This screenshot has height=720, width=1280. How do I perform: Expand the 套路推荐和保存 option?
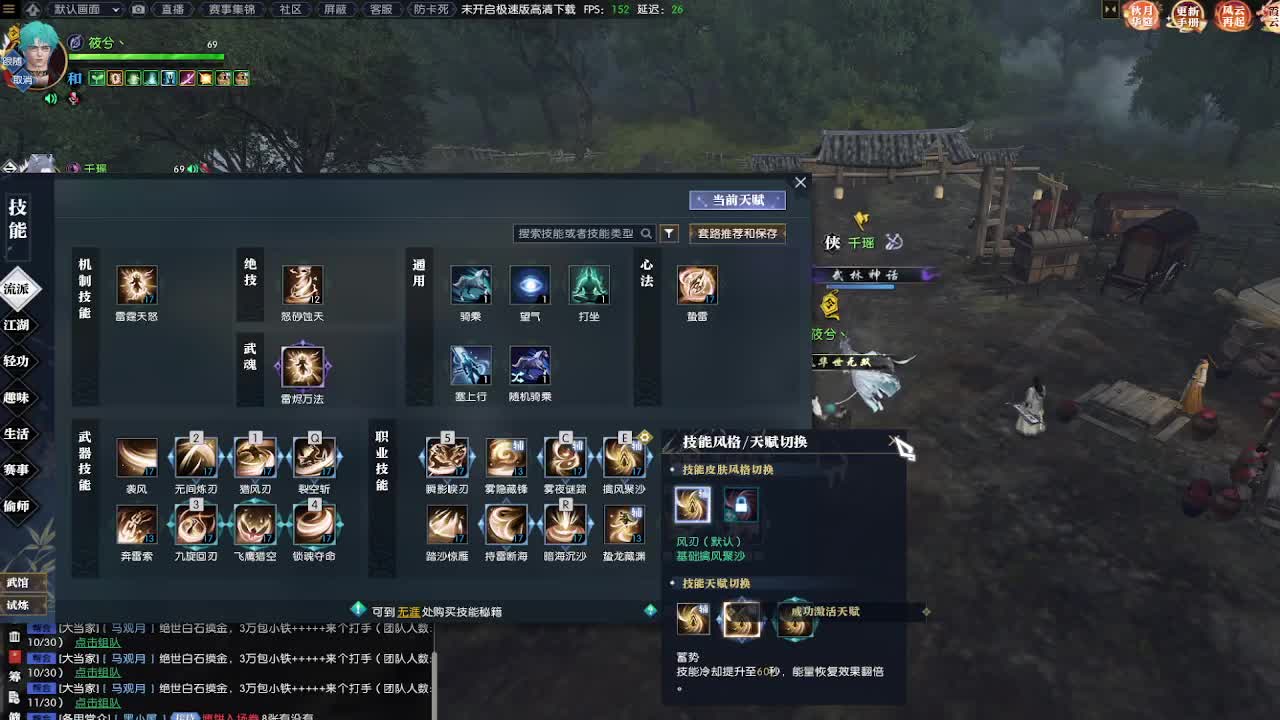(x=737, y=232)
